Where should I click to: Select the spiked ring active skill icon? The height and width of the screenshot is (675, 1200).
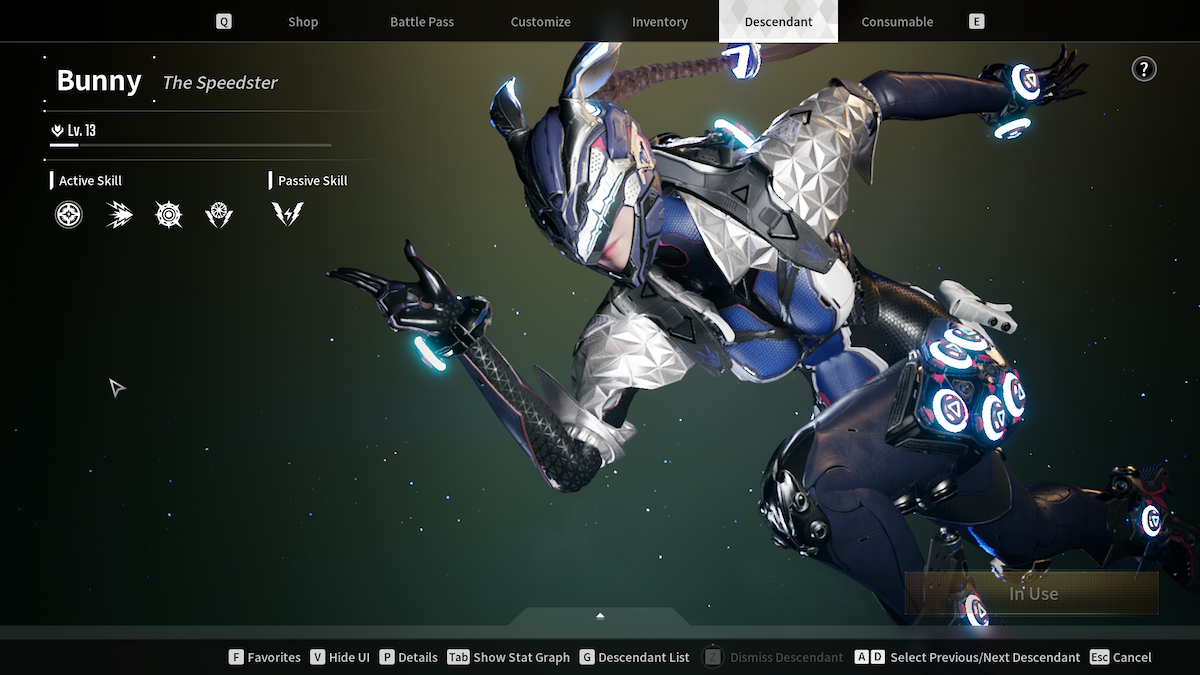(169, 214)
